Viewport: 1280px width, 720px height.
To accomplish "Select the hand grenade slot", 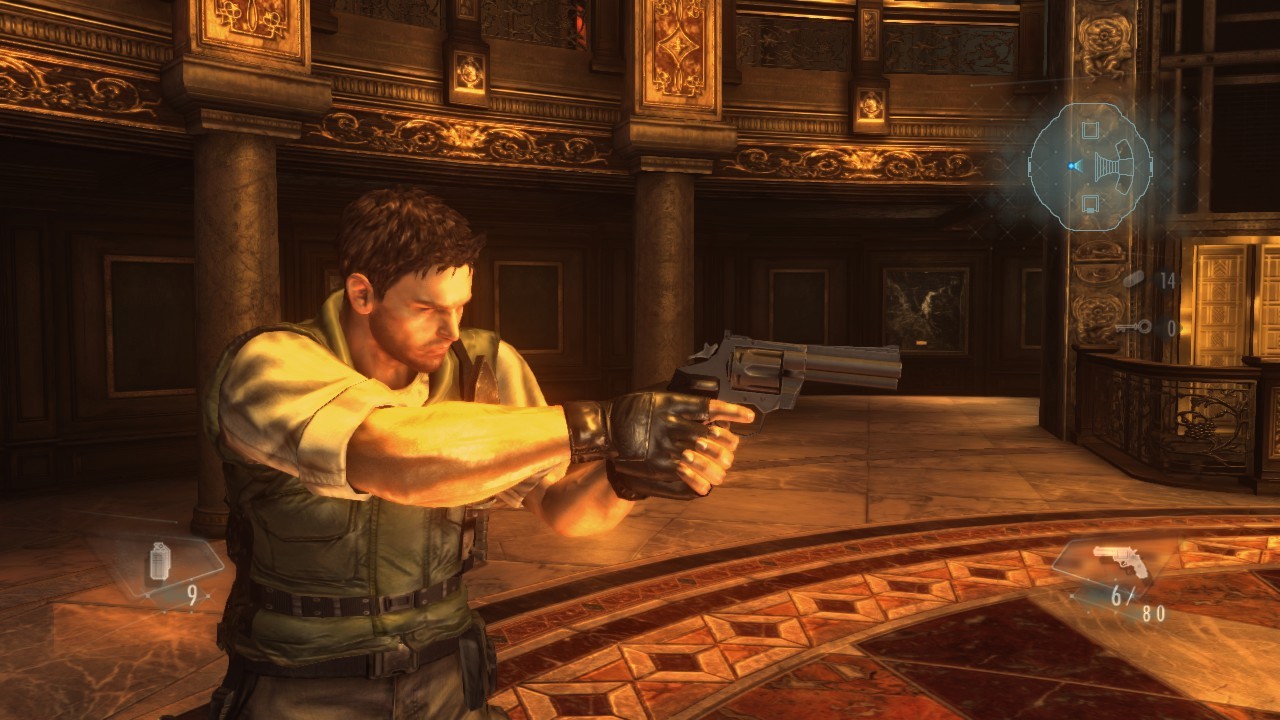I will [x=159, y=562].
